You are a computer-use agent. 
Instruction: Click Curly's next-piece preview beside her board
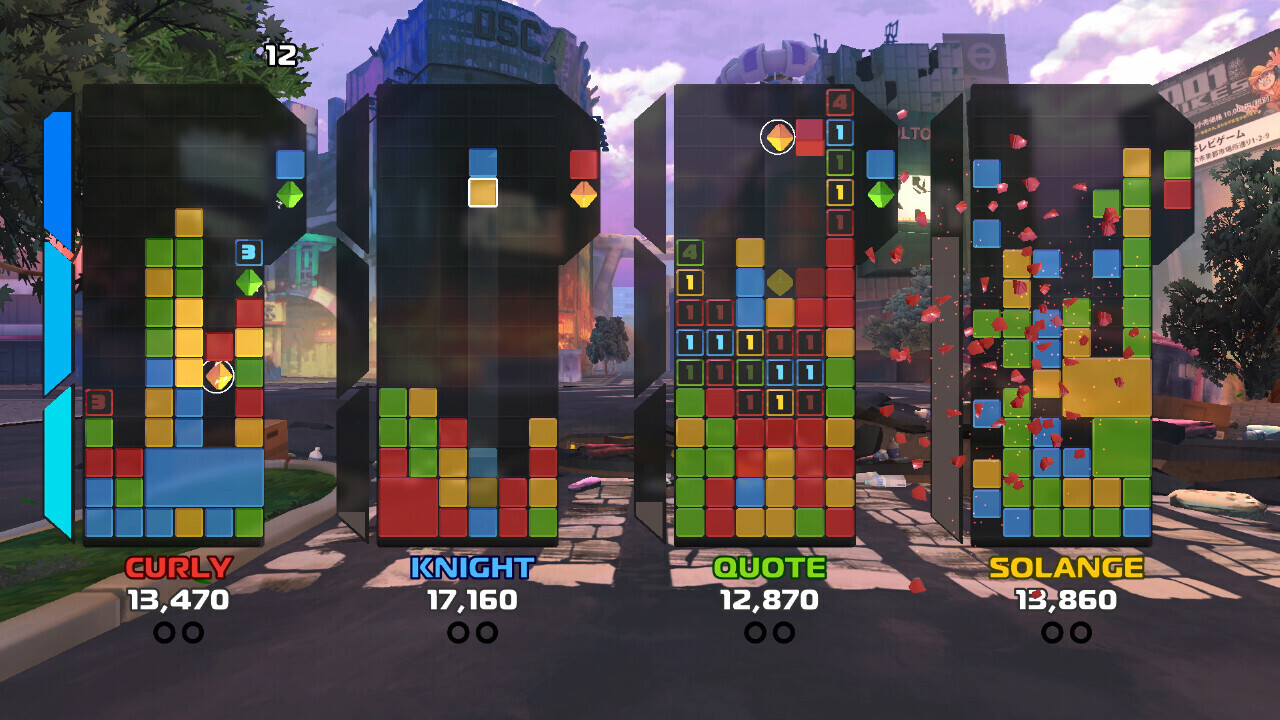(x=290, y=179)
